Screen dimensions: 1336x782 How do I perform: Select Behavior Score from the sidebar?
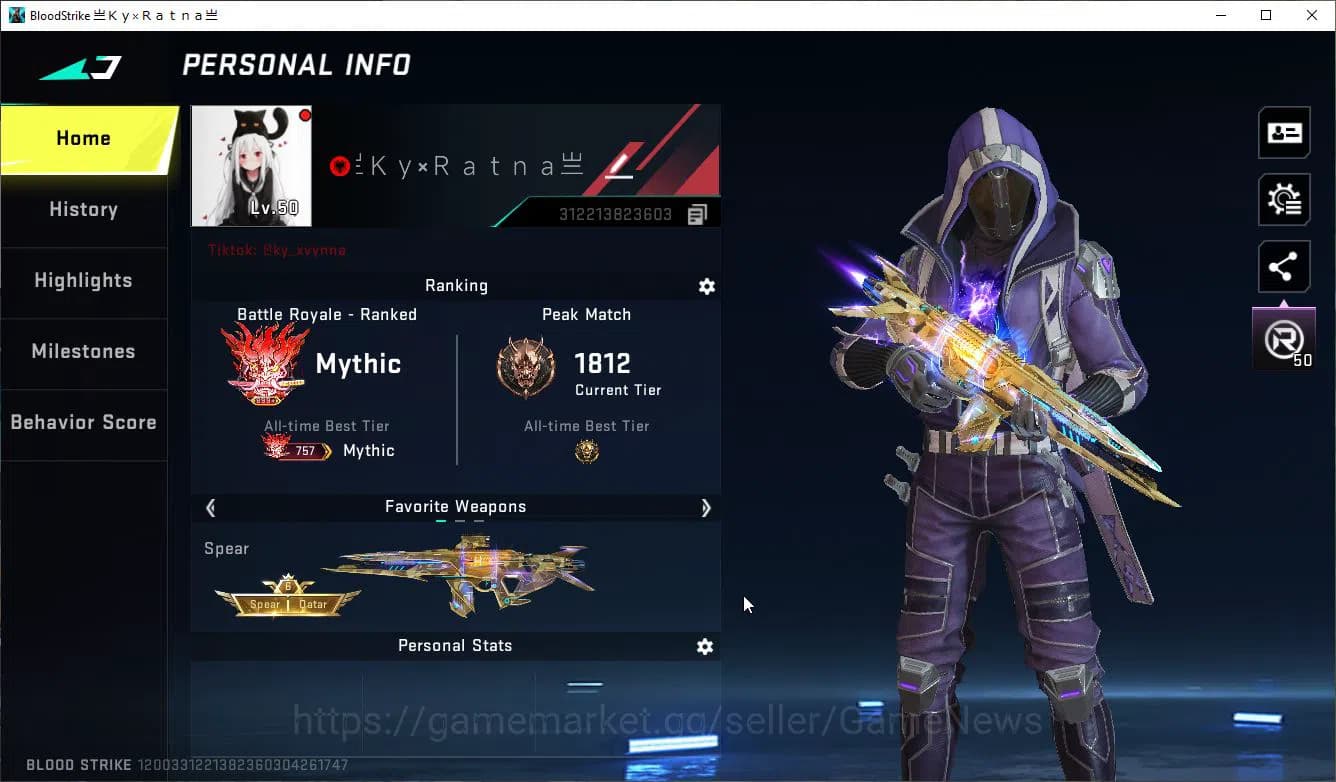[x=83, y=422]
